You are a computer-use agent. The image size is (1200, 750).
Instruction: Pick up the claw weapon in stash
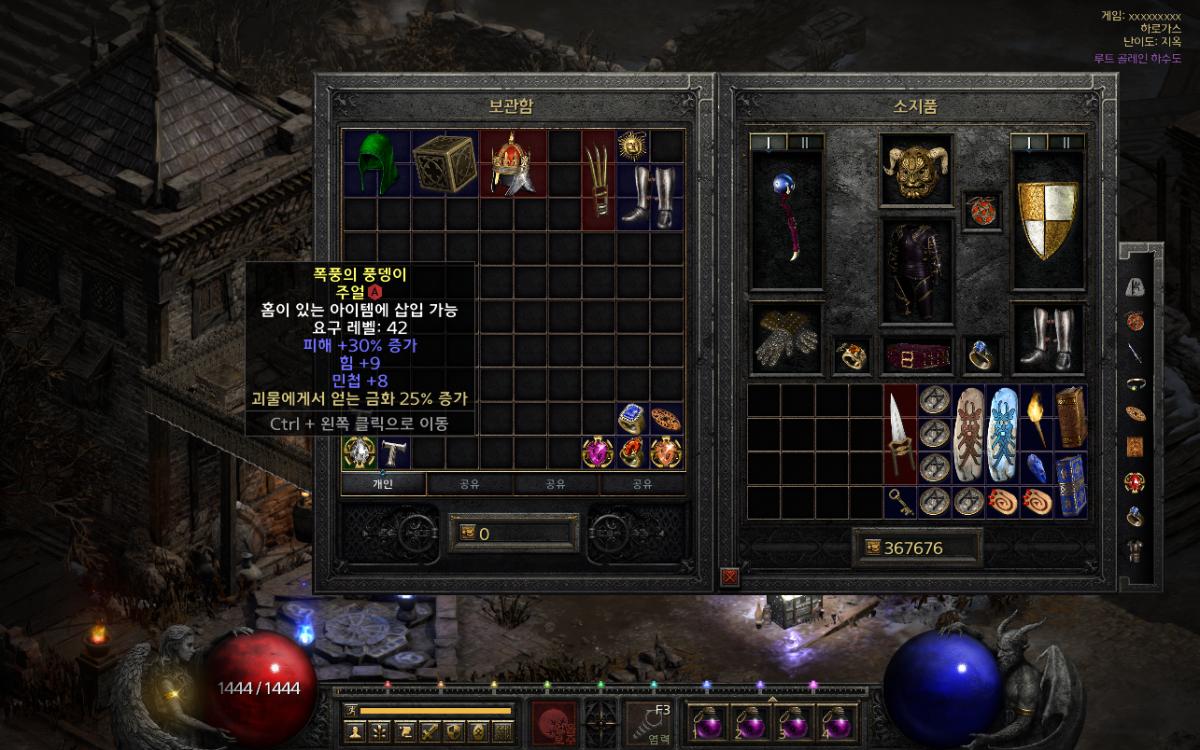[x=598, y=180]
